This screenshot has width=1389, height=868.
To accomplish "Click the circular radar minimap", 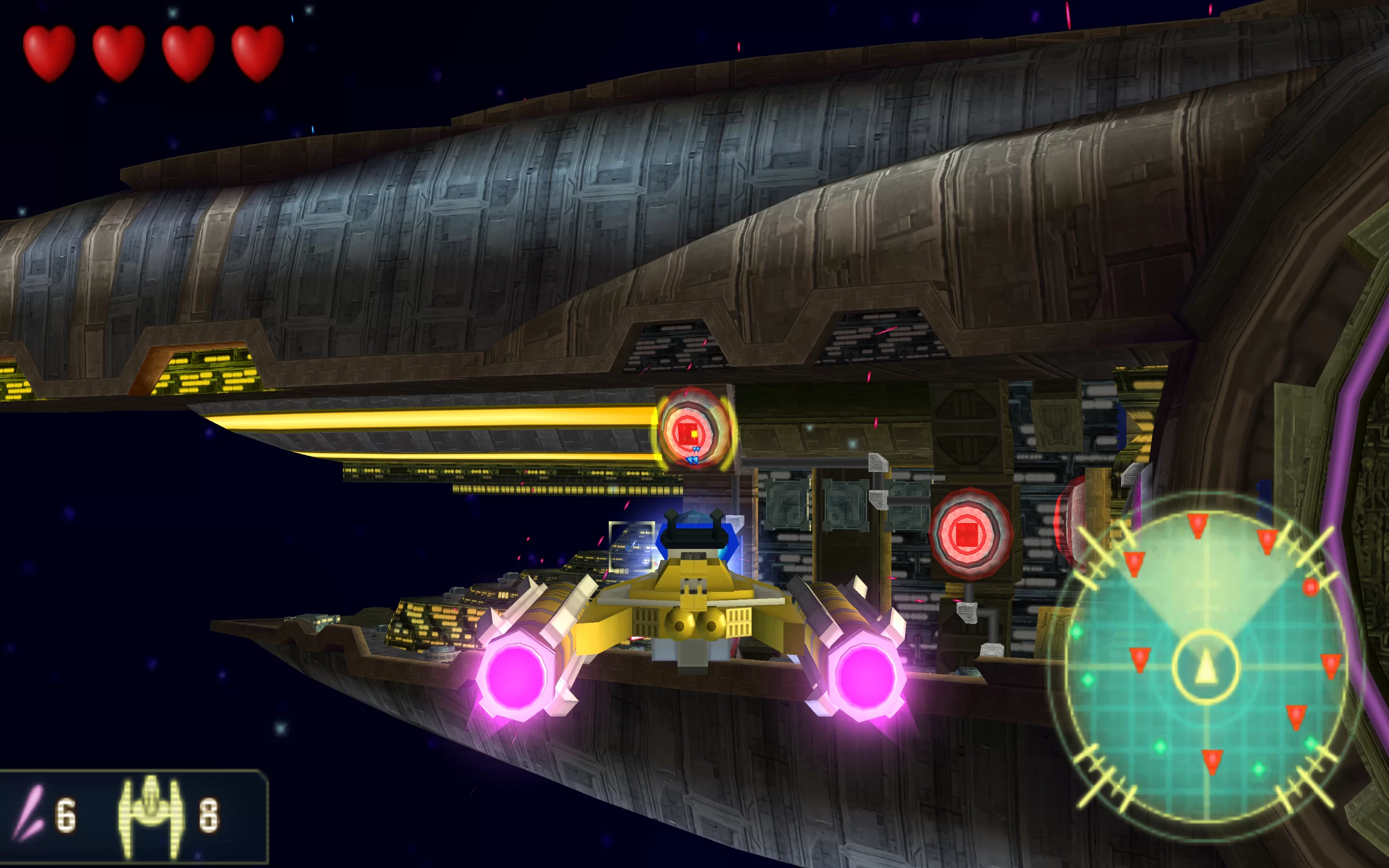I will click(x=1204, y=666).
